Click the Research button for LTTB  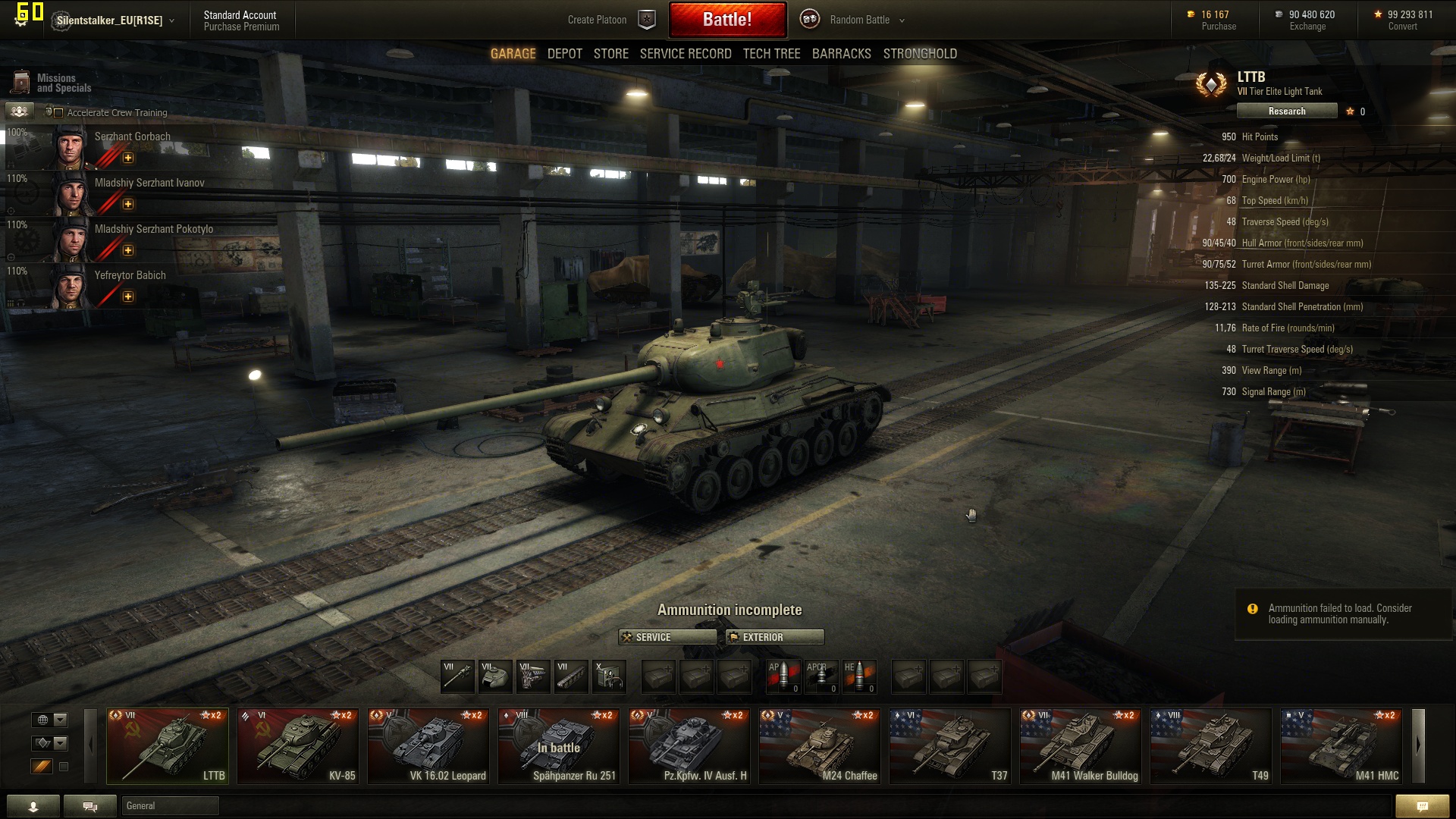[x=1286, y=111]
